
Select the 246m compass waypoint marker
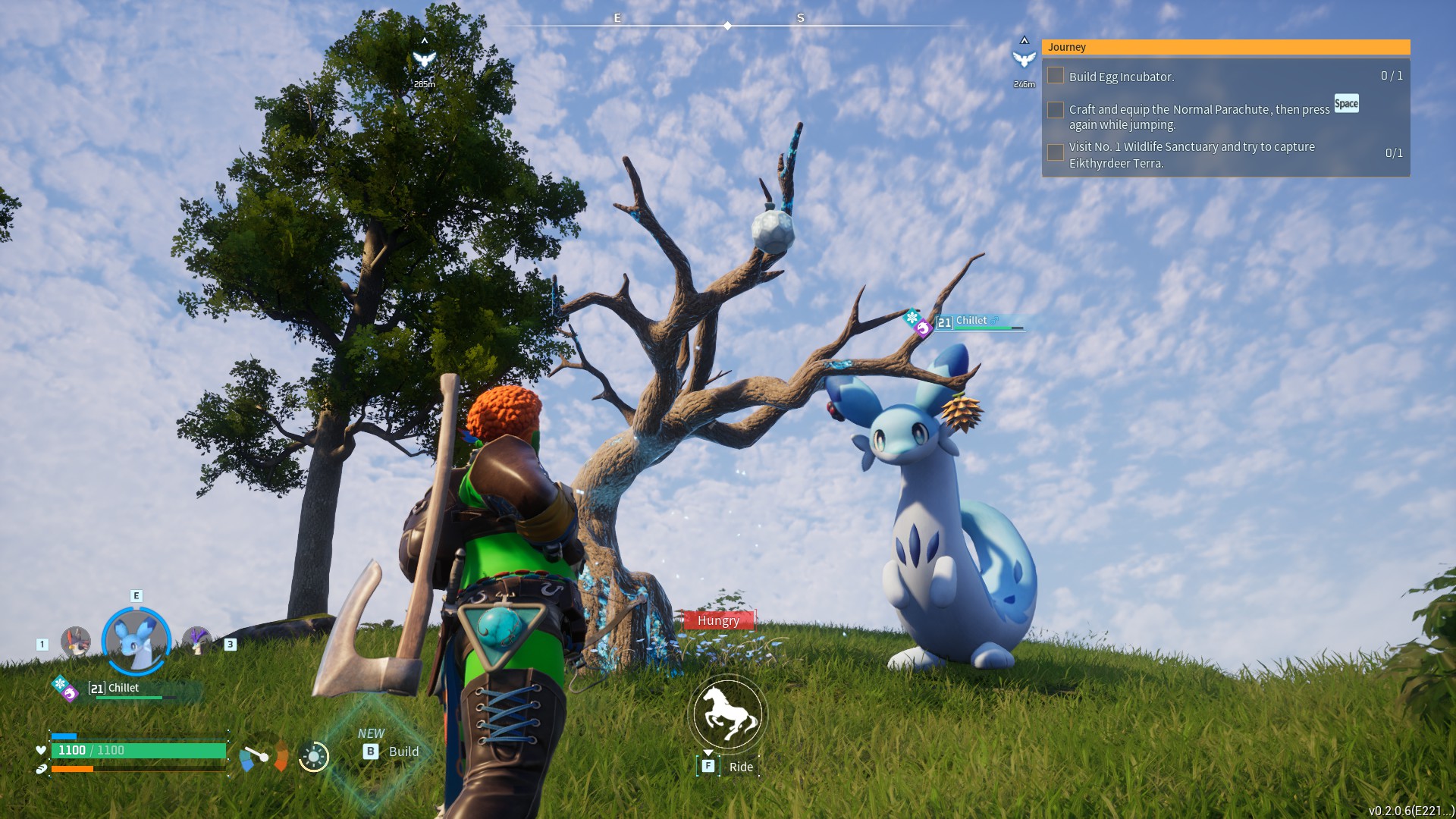(1024, 59)
